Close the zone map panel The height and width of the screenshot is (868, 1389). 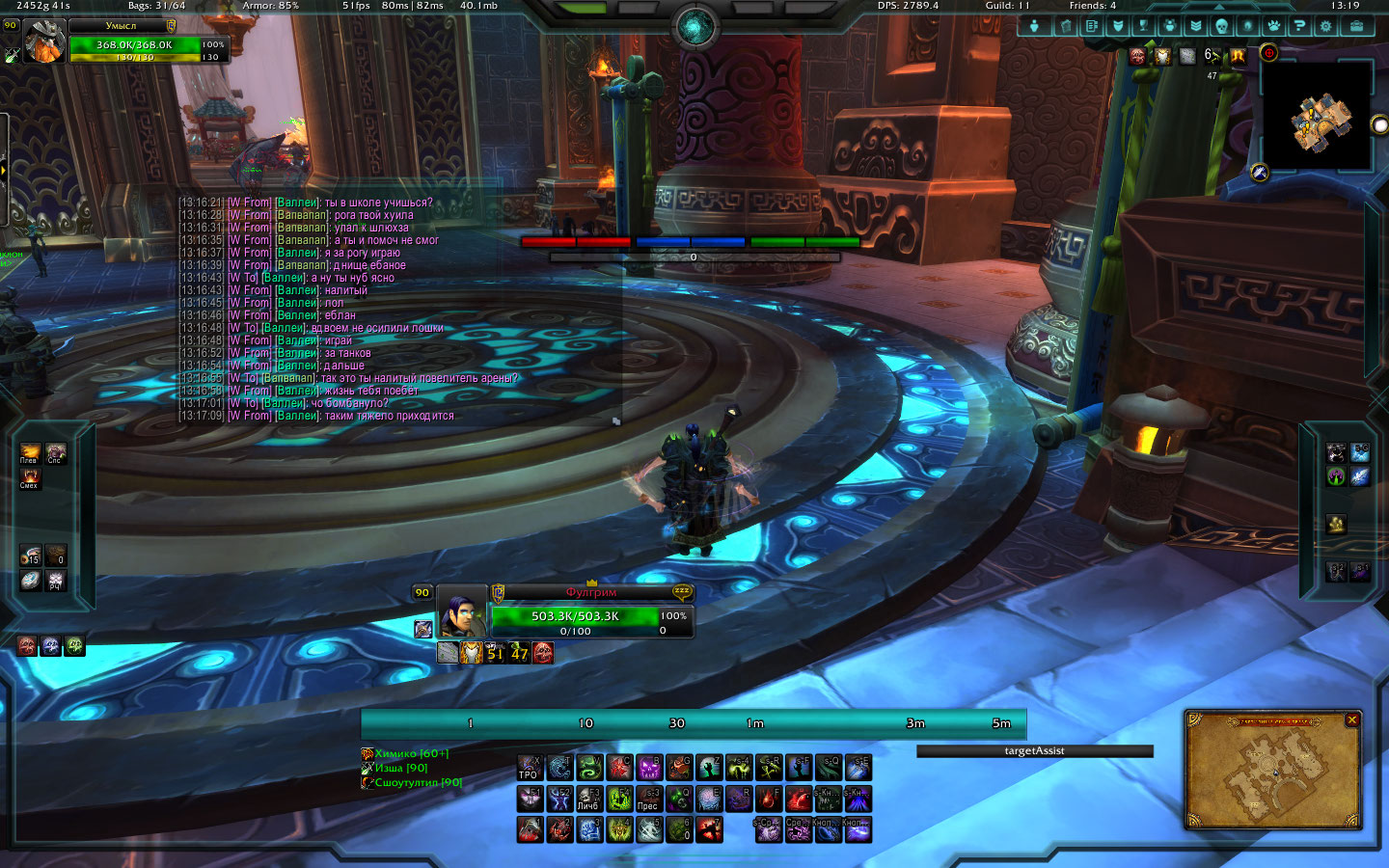1352,719
